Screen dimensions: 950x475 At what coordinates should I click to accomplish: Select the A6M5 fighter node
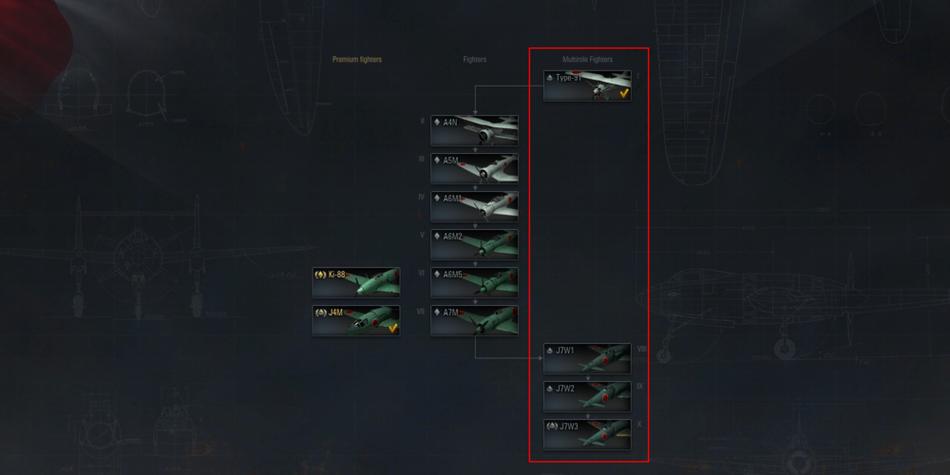(x=474, y=282)
